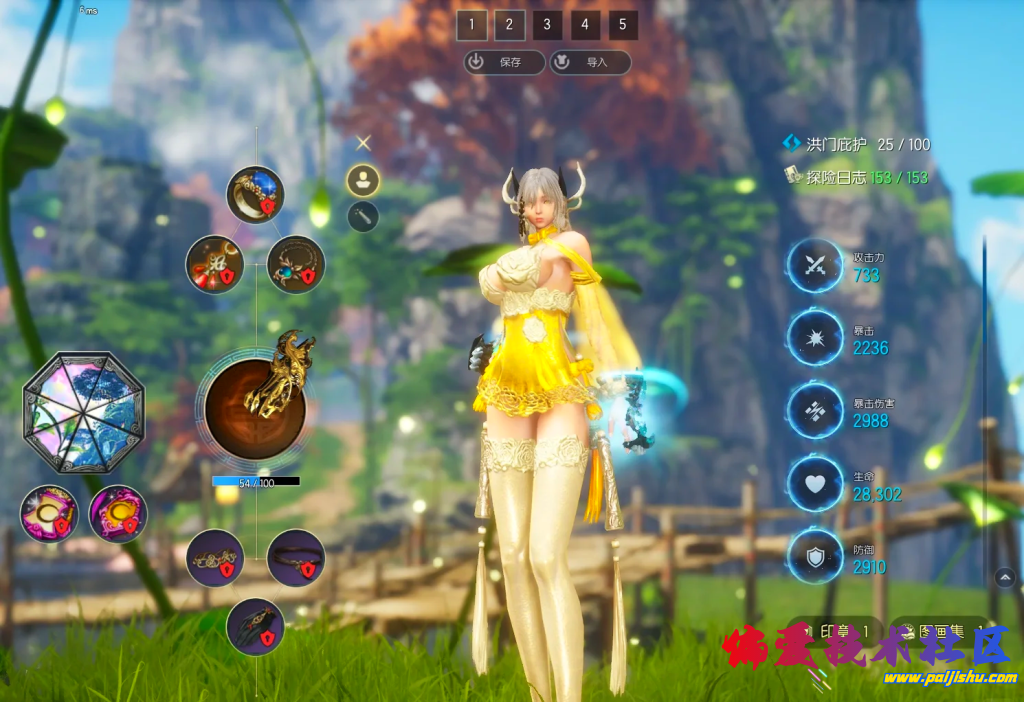Screen dimensions: 1024x702
Task: Select the red gem earring slot
Action: [214, 264]
